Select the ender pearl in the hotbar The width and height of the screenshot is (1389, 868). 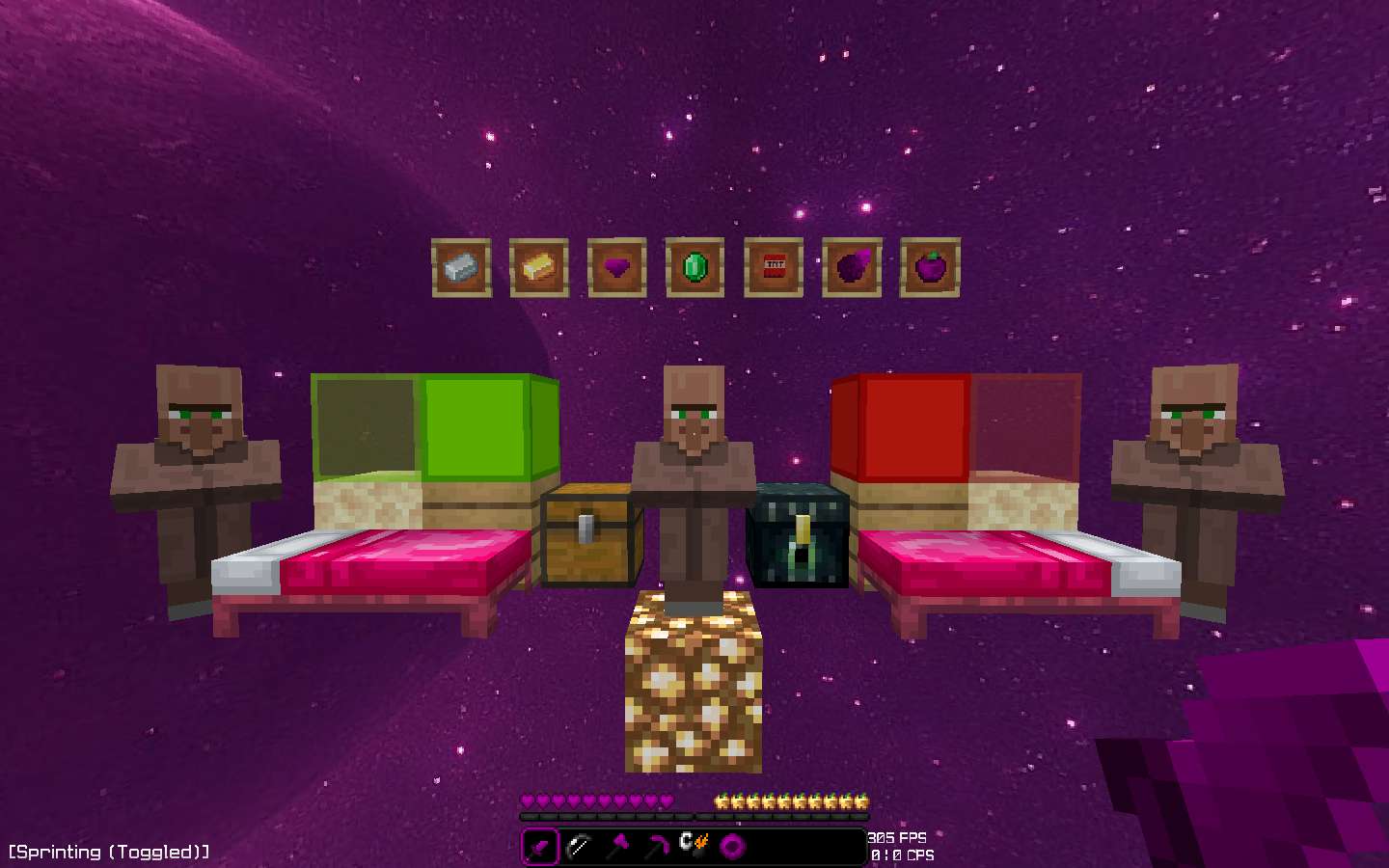[x=733, y=846]
